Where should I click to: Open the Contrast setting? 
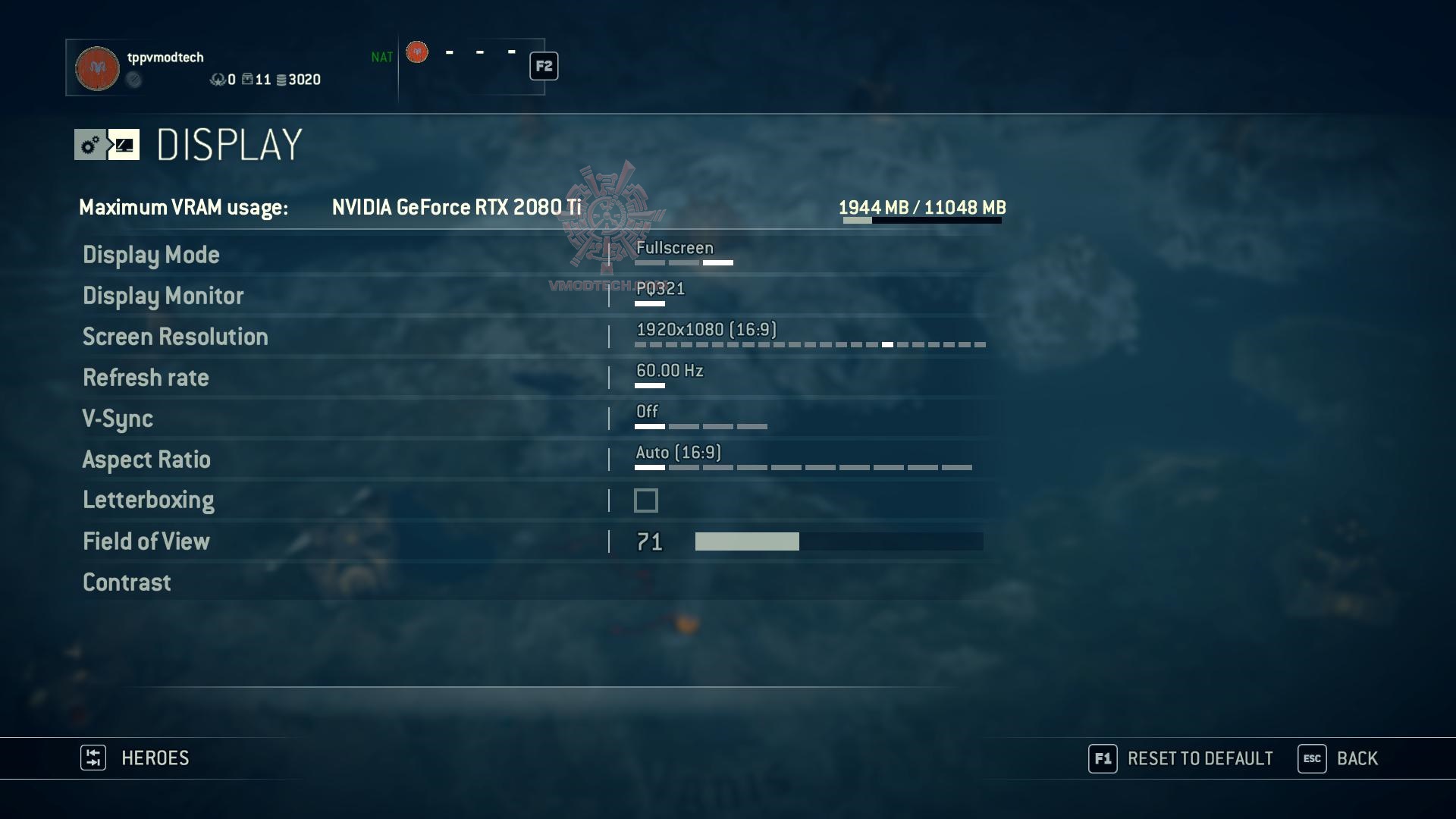click(127, 582)
